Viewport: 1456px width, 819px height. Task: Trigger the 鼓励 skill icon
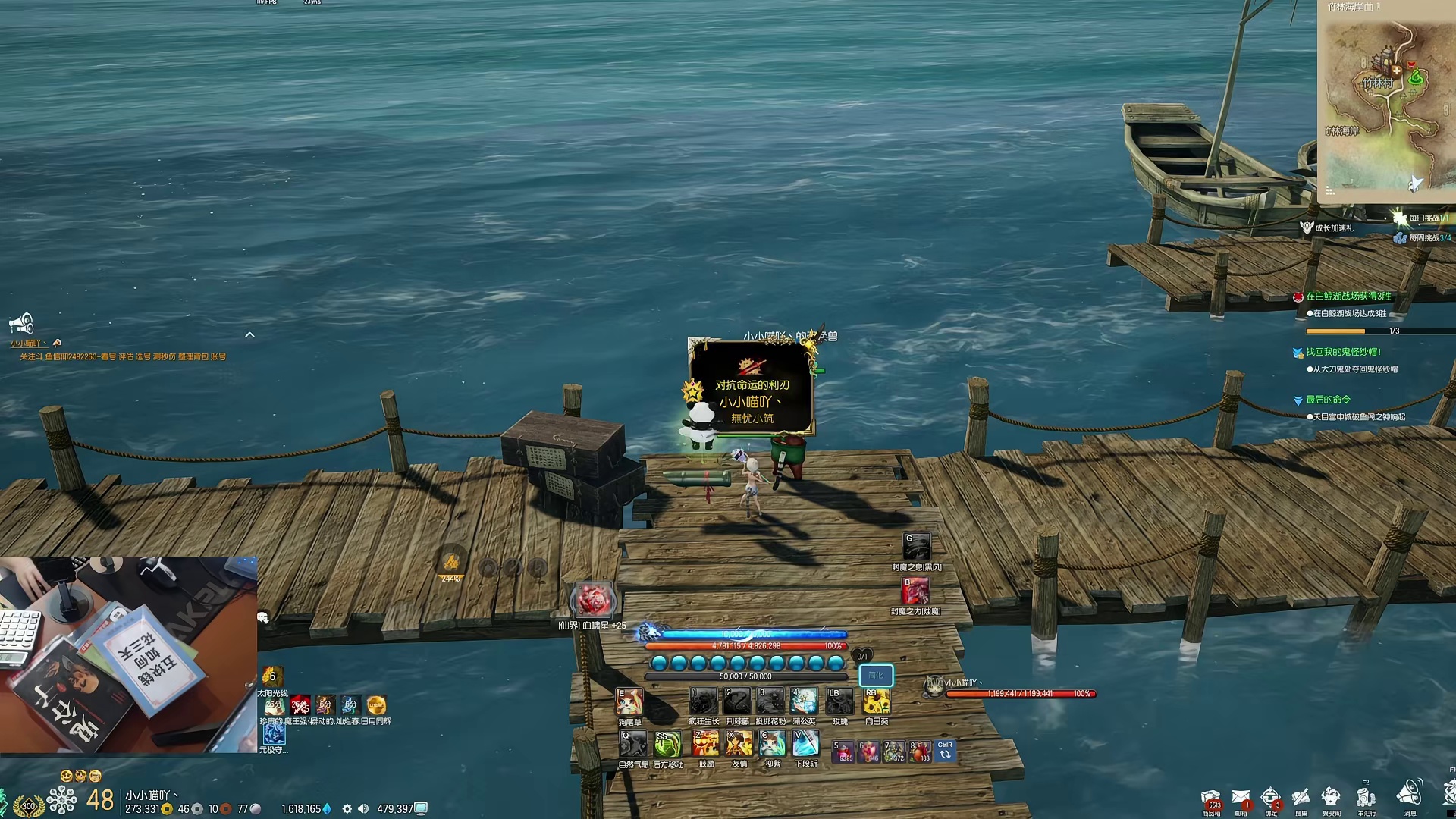pyautogui.click(x=706, y=745)
